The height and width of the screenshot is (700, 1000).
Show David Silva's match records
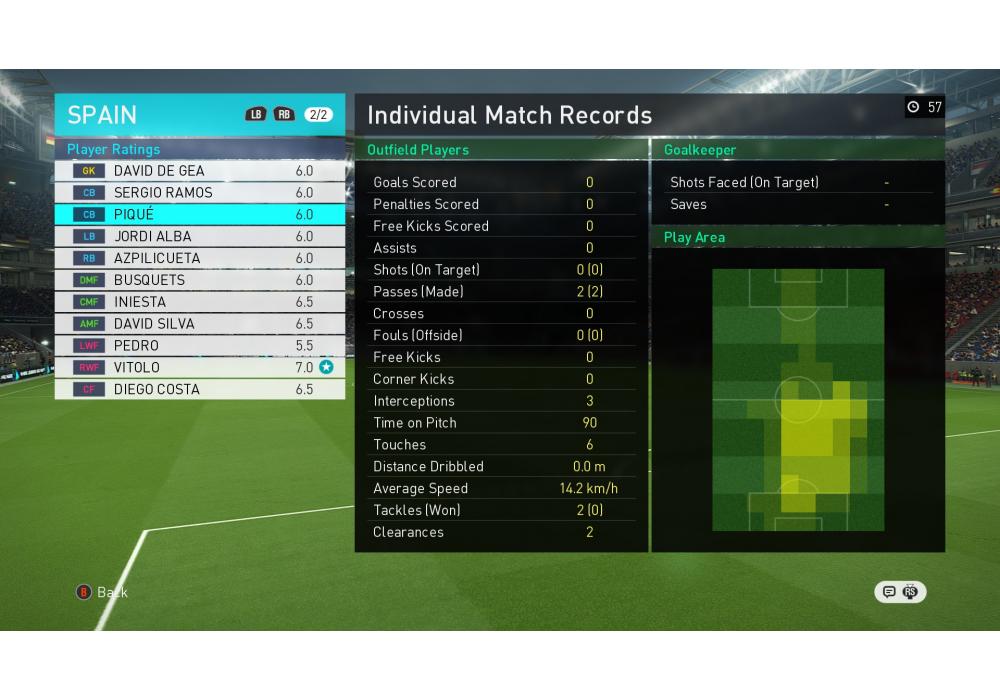[x=200, y=324]
